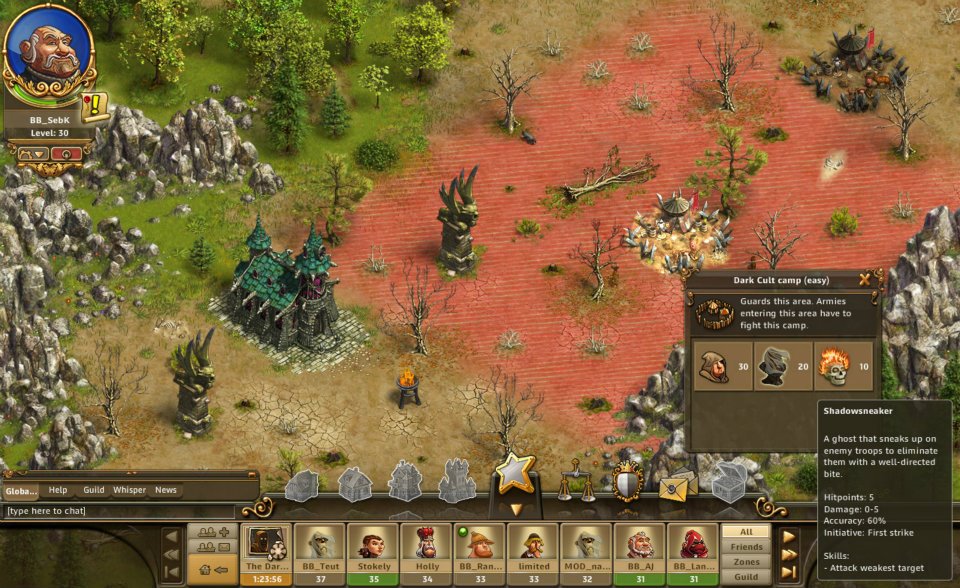This screenshot has height=588, width=960.
Task: Open the quest scroll with exclamation mark
Action: 95,106
